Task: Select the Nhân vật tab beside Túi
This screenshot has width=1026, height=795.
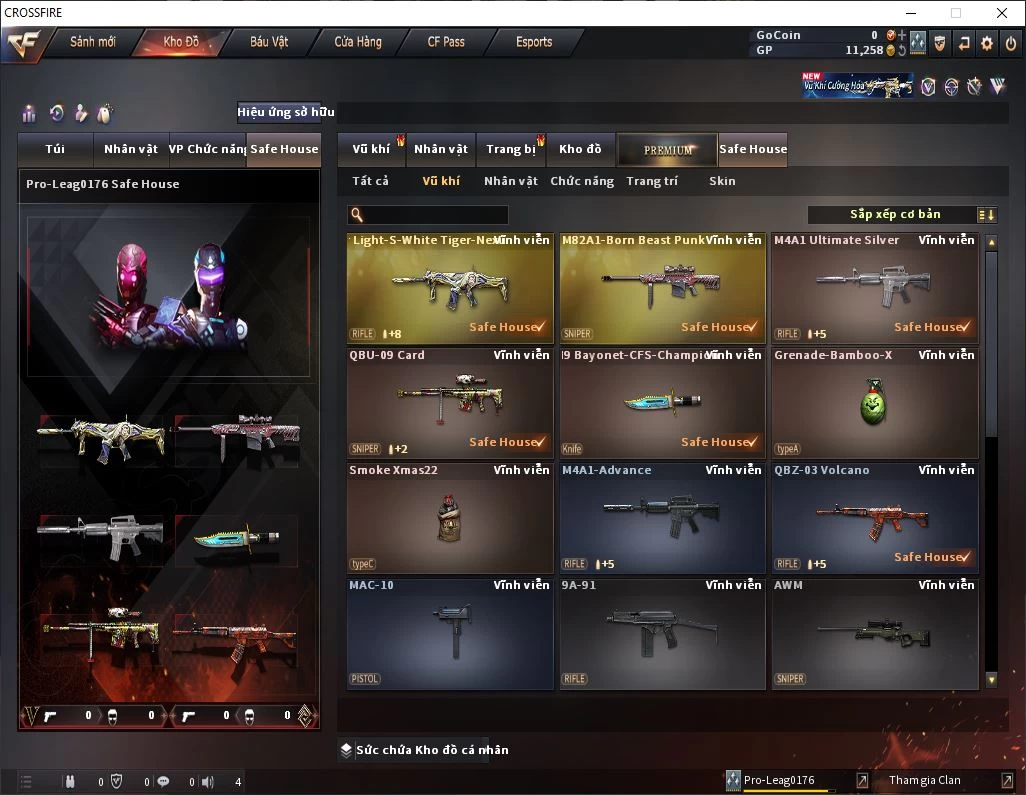Action: (131, 149)
